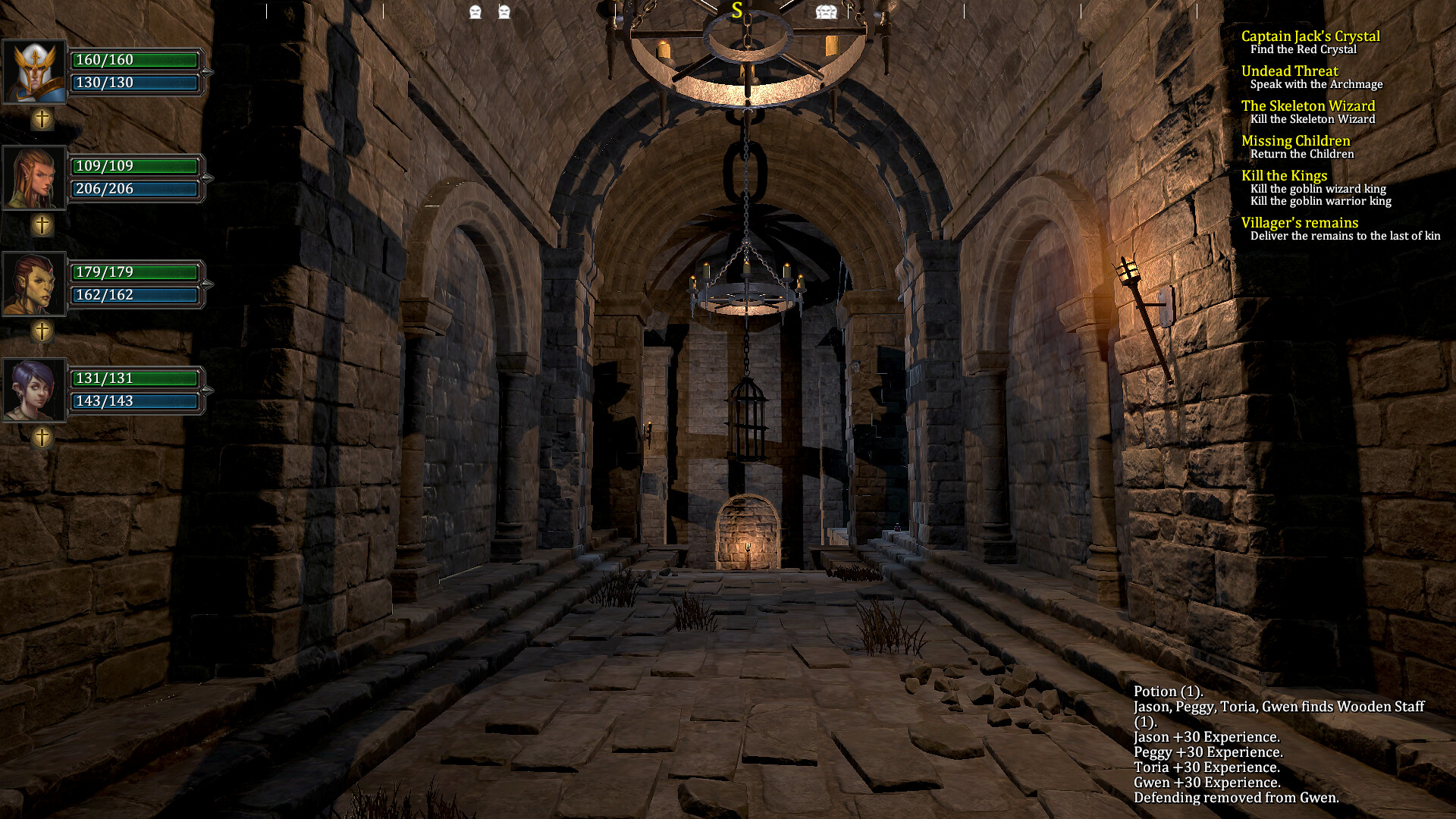Select Toria's half-orc portrait
The width and height of the screenshot is (1456, 819).
click(x=33, y=284)
